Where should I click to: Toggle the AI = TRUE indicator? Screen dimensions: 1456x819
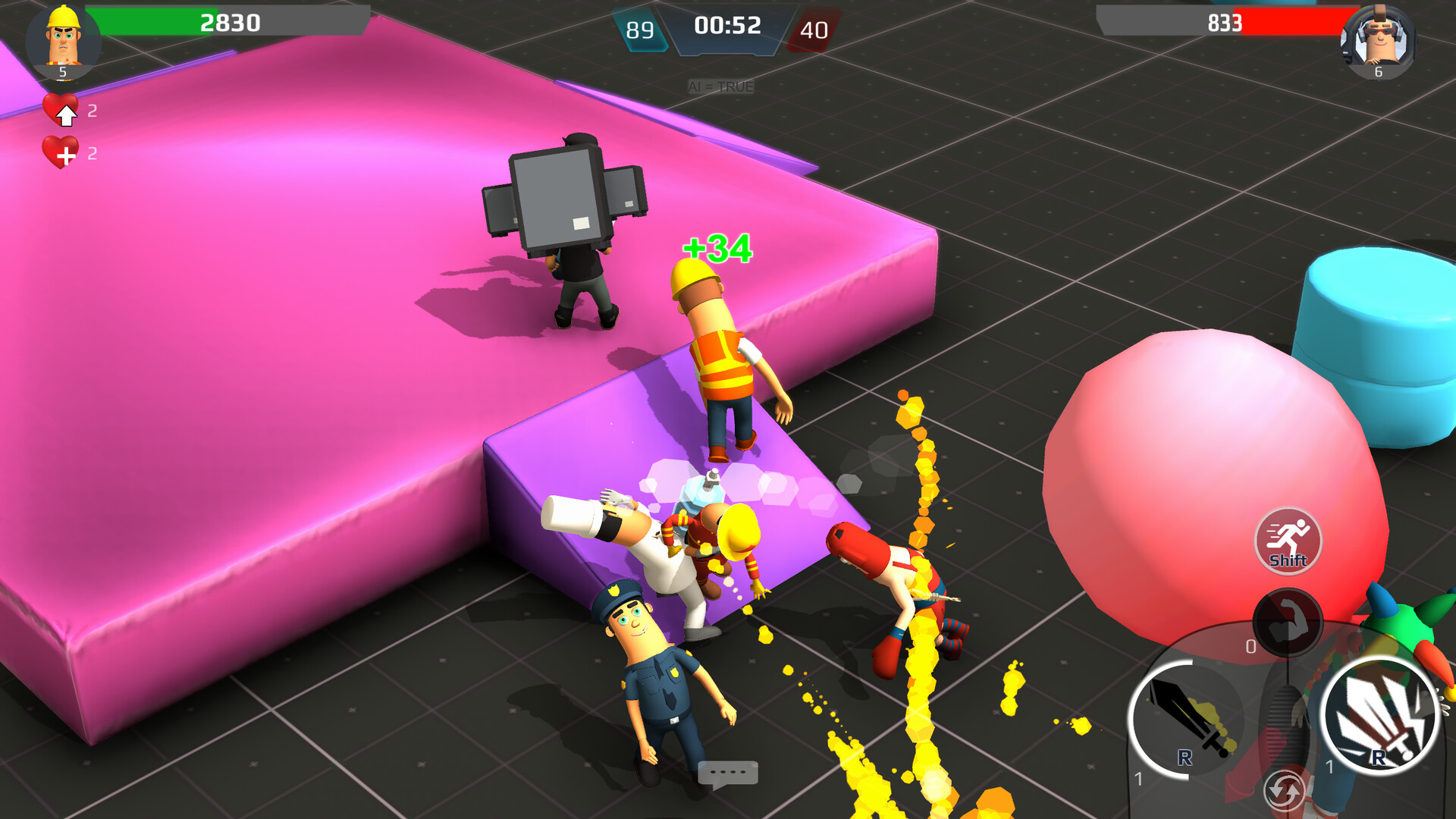(720, 86)
